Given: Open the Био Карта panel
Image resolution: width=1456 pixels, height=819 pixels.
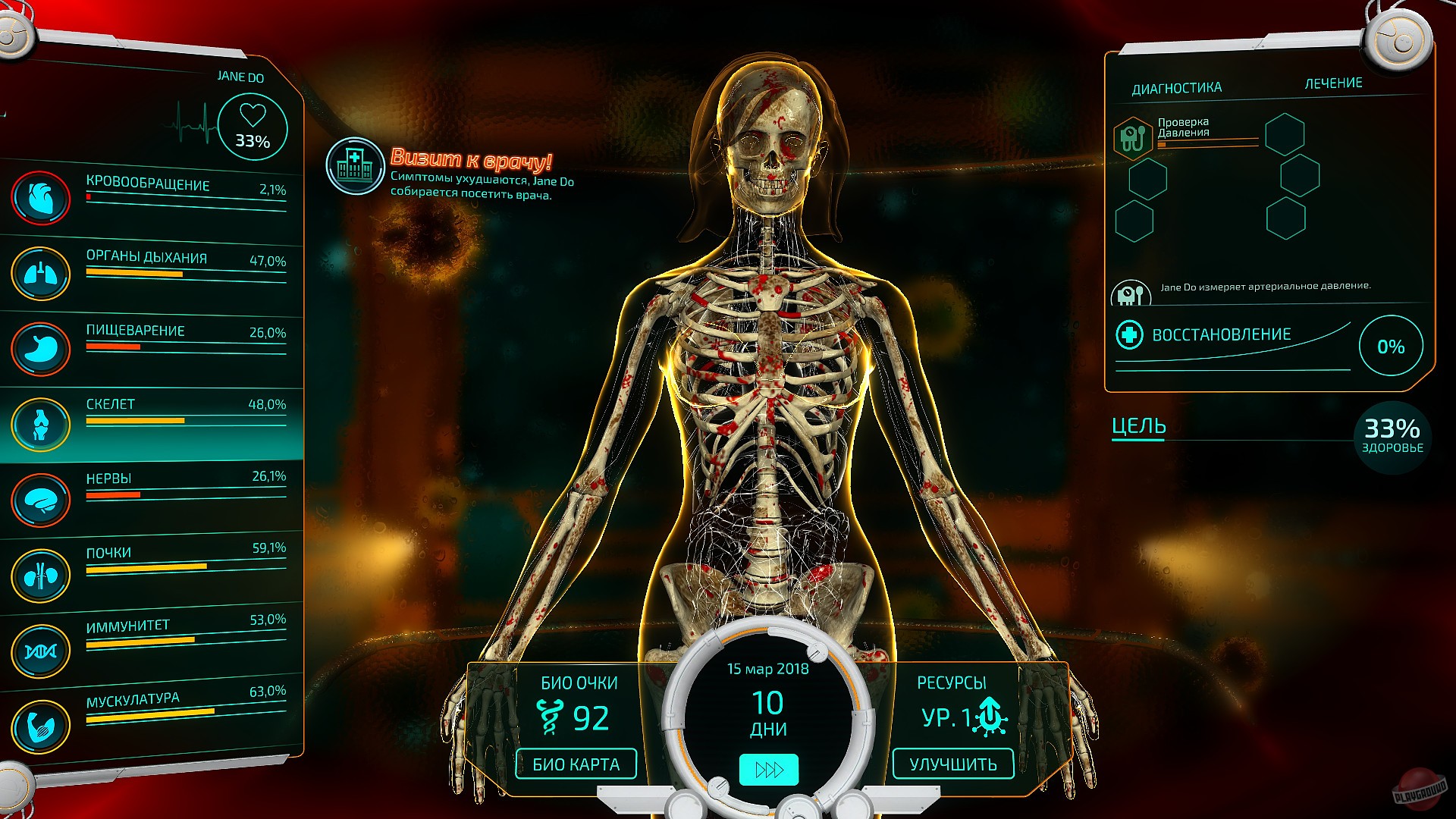Looking at the screenshot, I should coord(574,764).
